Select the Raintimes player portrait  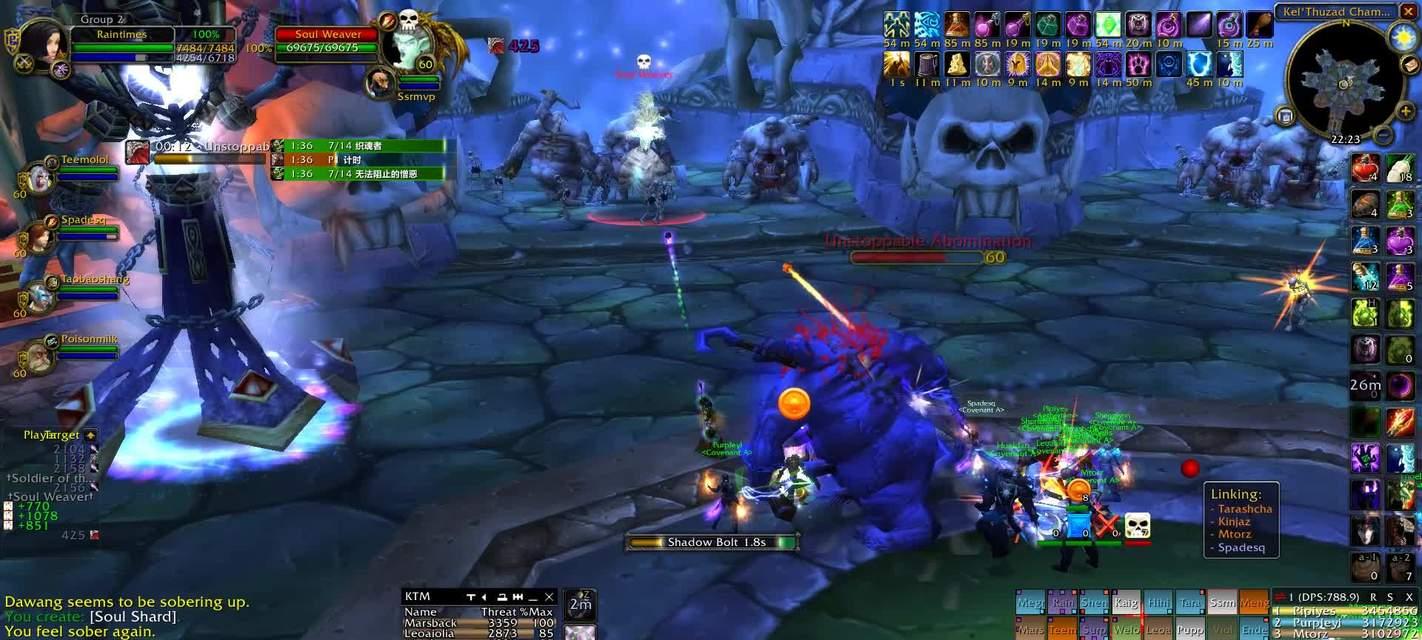[x=46, y=44]
